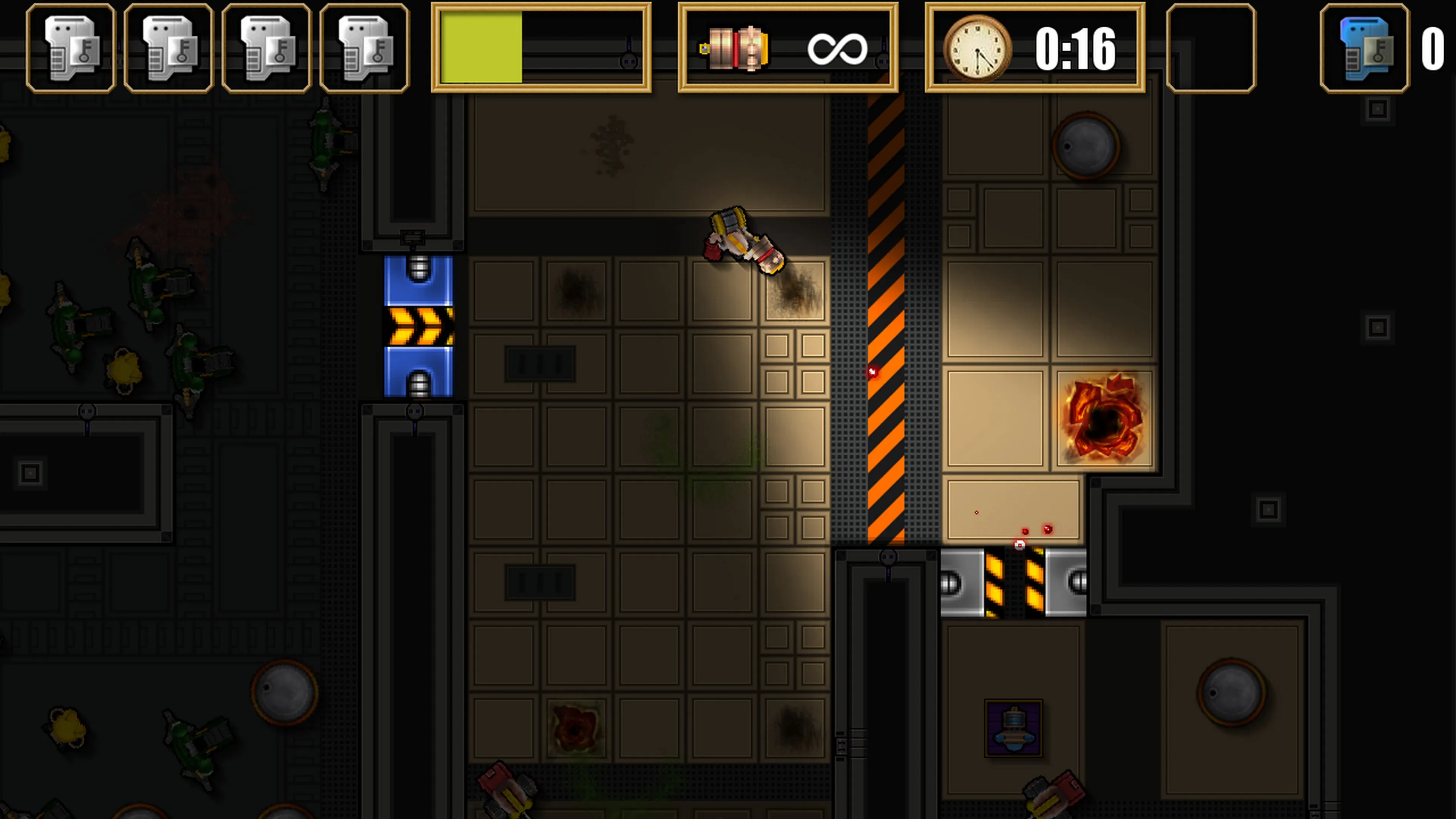Viewport: 1456px width, 819px height.
Task: Select the equipped weapon icon
Action: [x=735, y=49]
